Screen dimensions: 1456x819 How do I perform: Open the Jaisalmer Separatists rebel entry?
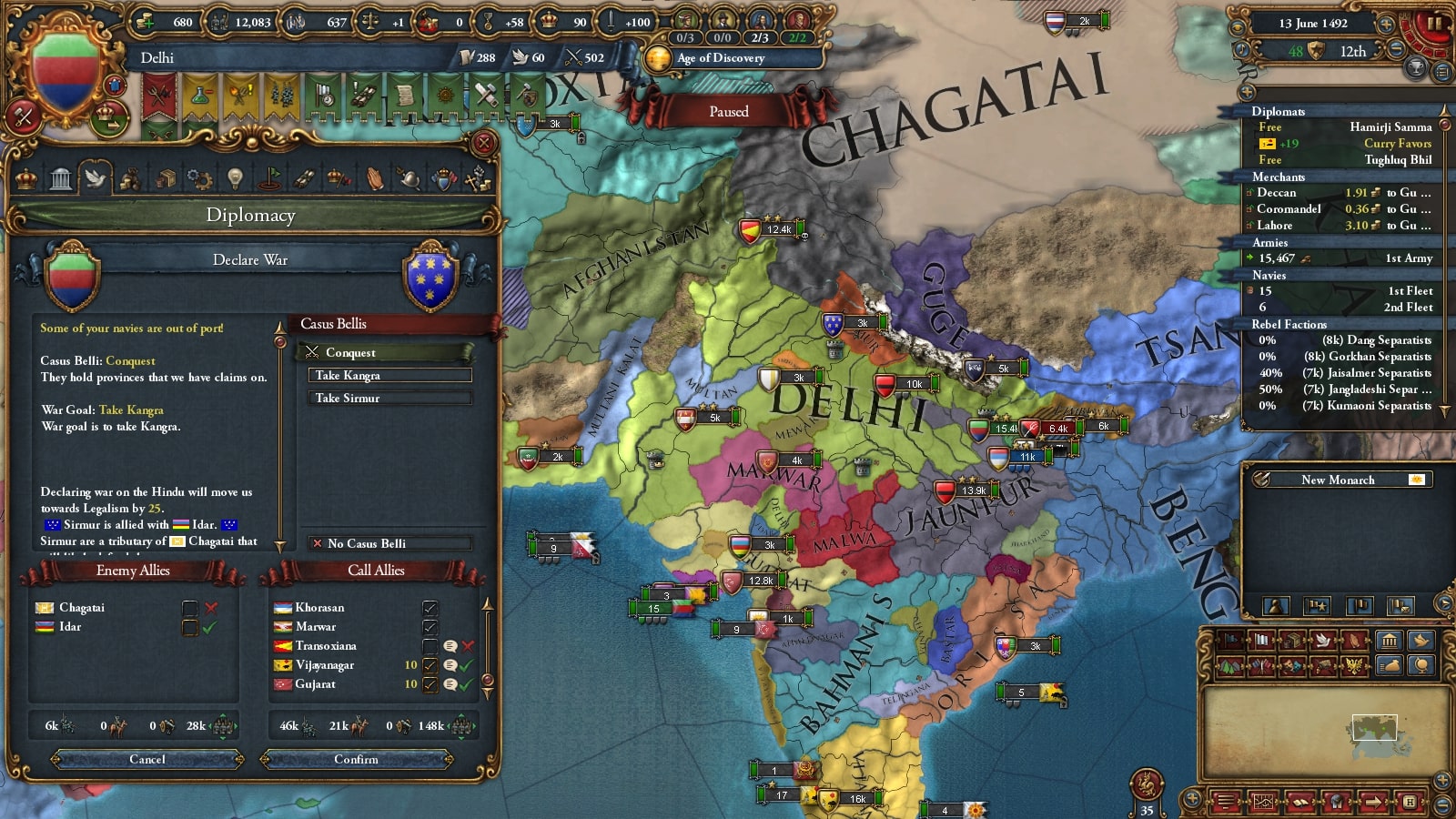tap(1345, 373)
